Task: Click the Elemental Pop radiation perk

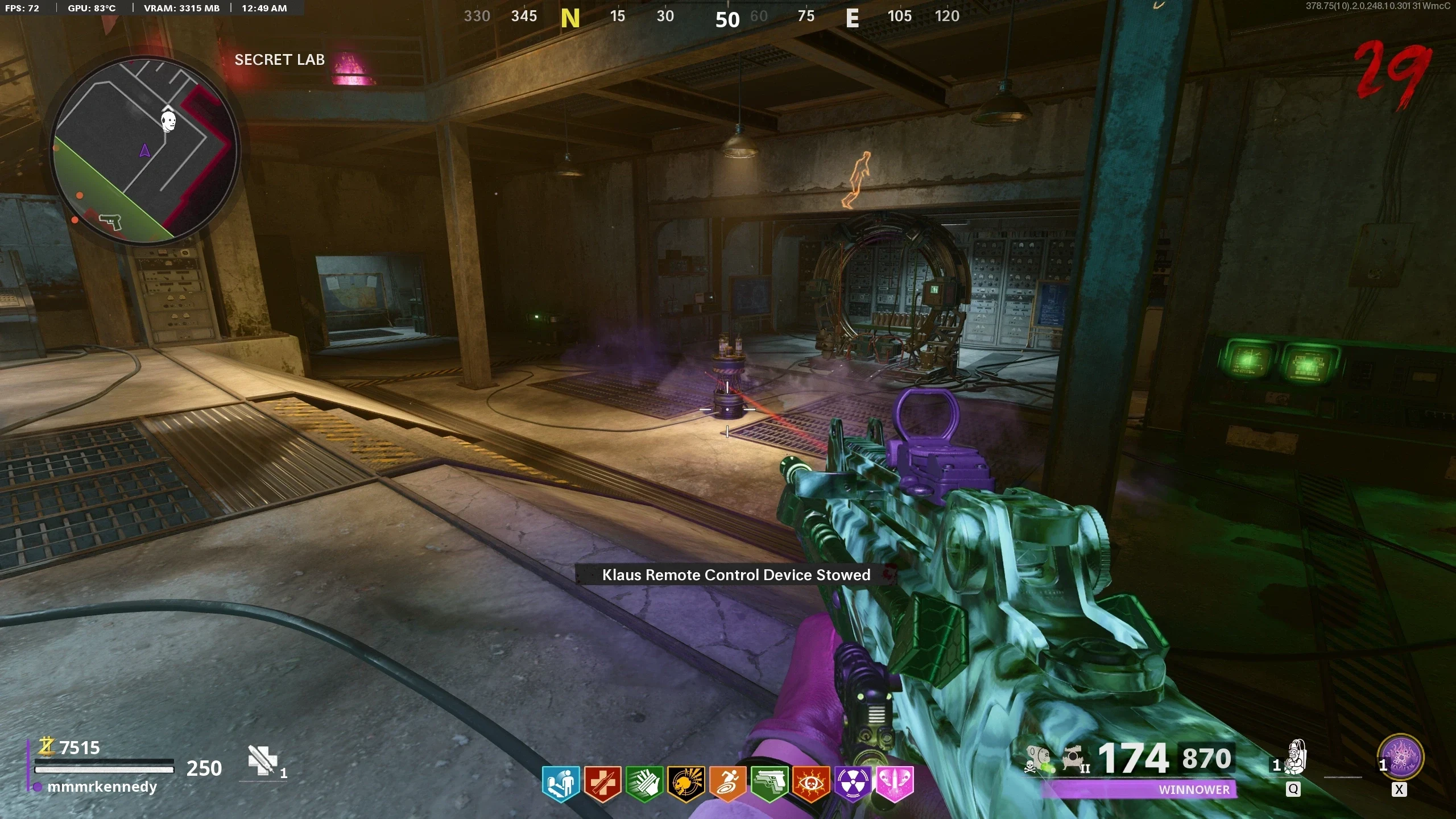Action: [x=853, y=783]
